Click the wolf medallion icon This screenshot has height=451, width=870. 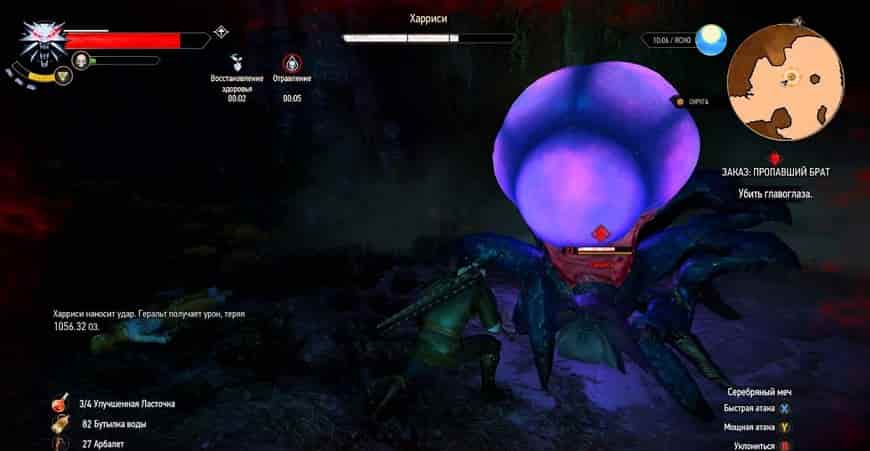(x=40, y=39)
